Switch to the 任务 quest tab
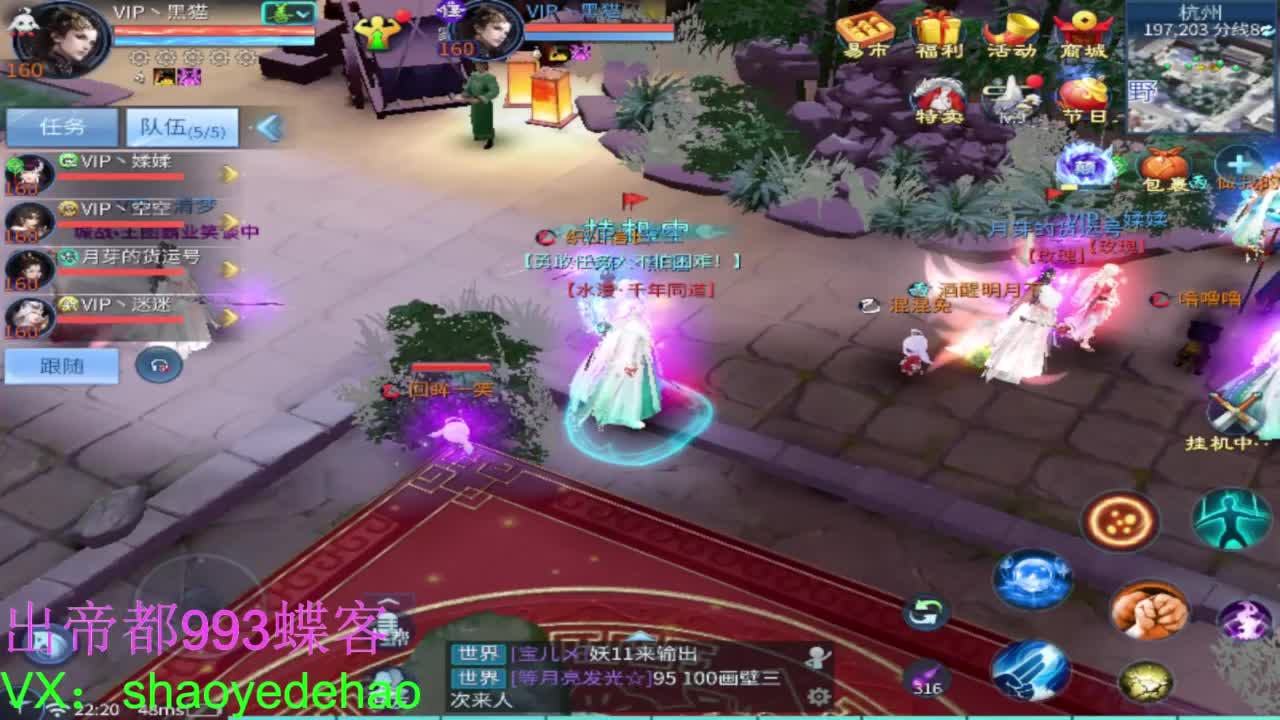This screenshot has height=720, width=1280. click(60, 126)
